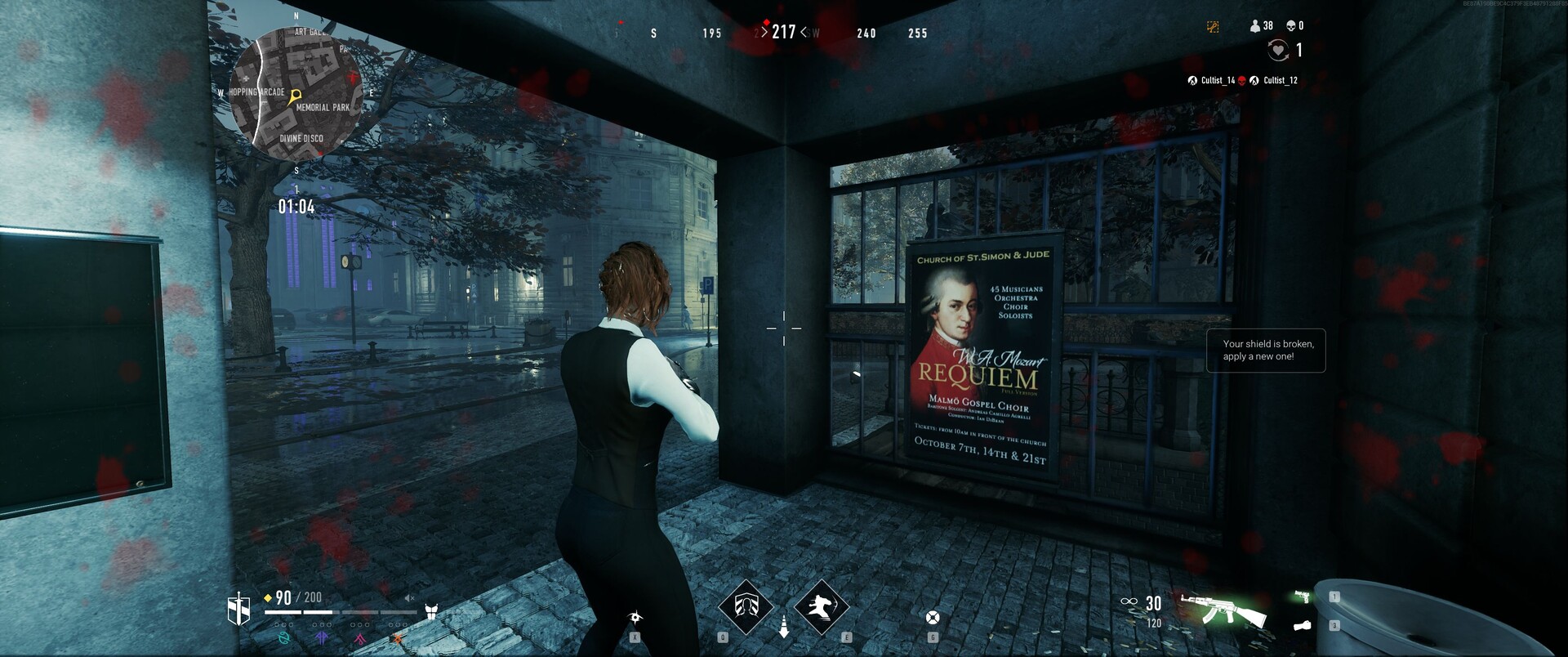Select the magenta rune icon
The height and width of the screenshot is (657, 1568).
(x=359, y=637)
